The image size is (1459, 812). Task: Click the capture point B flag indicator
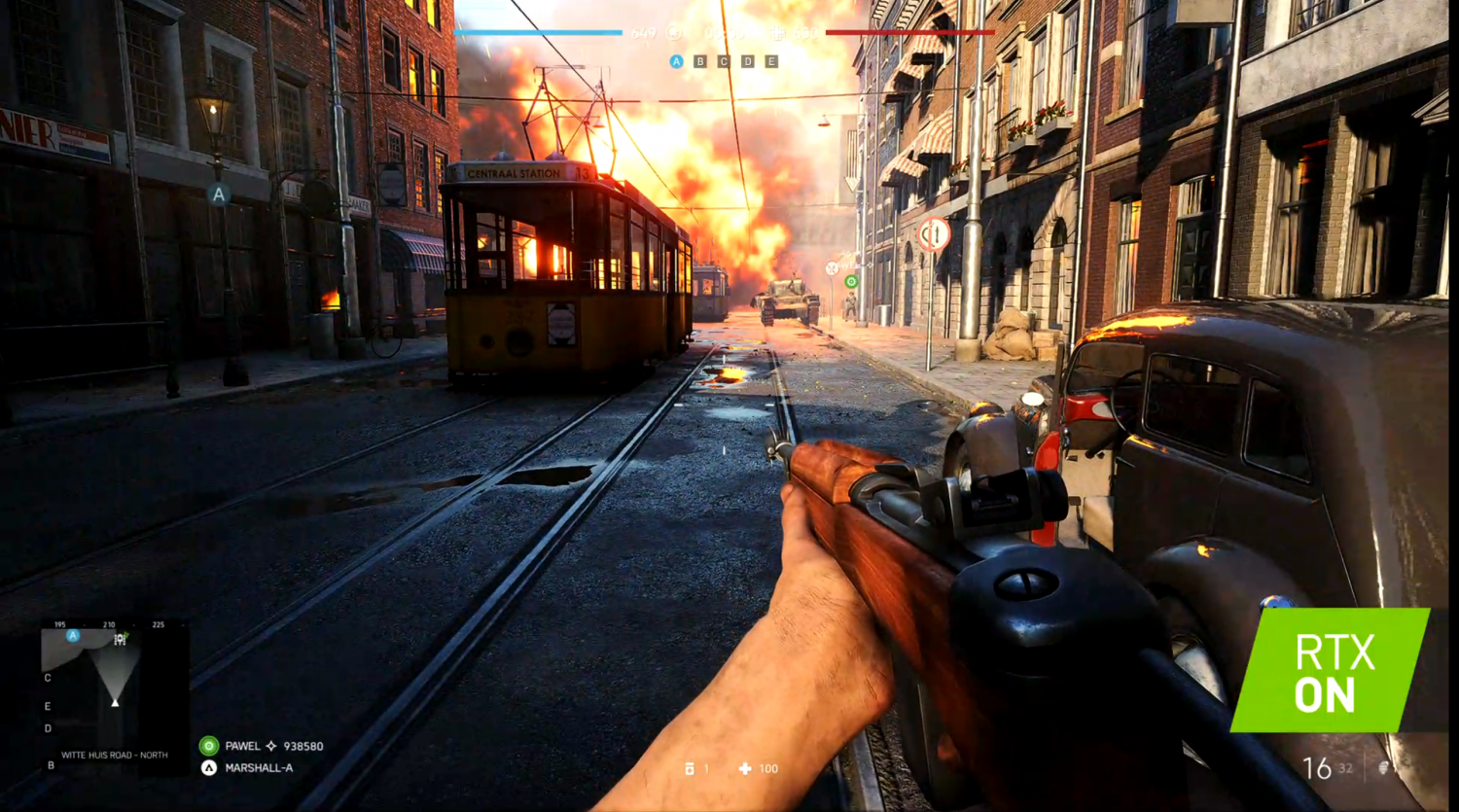coord(699,61)
